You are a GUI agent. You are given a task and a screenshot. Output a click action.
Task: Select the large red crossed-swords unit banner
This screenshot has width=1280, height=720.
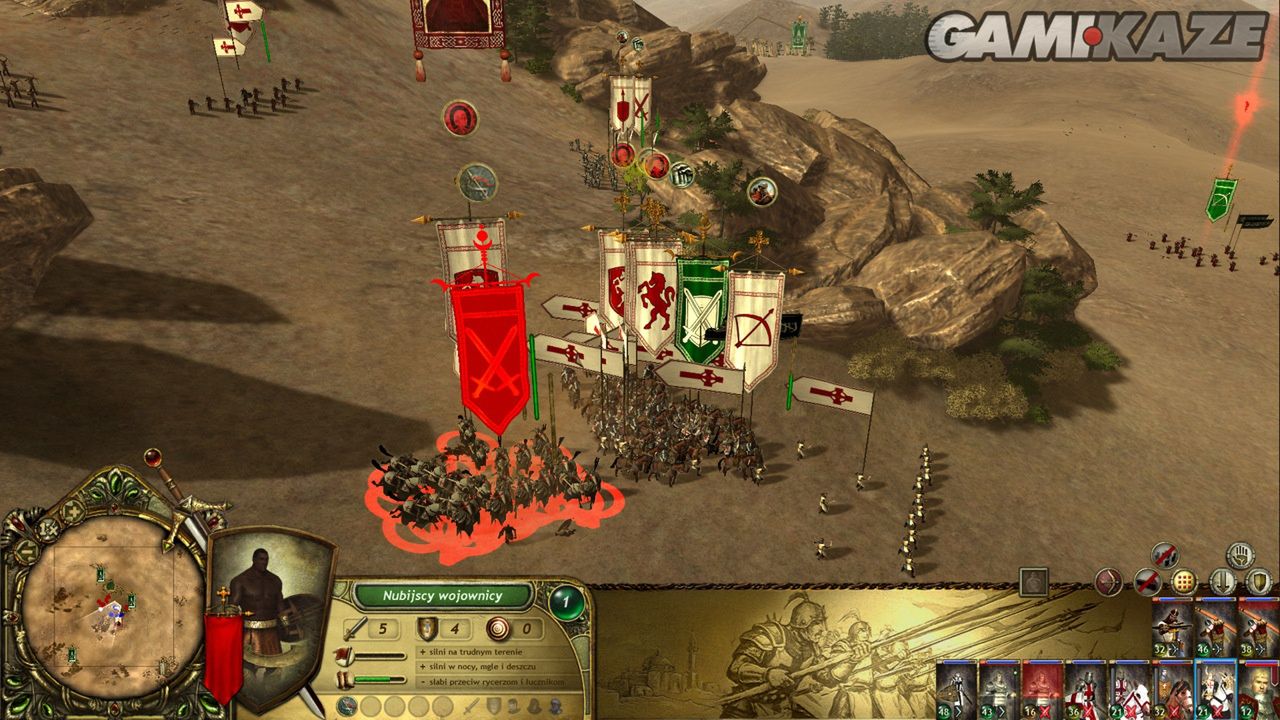[491, 350]
